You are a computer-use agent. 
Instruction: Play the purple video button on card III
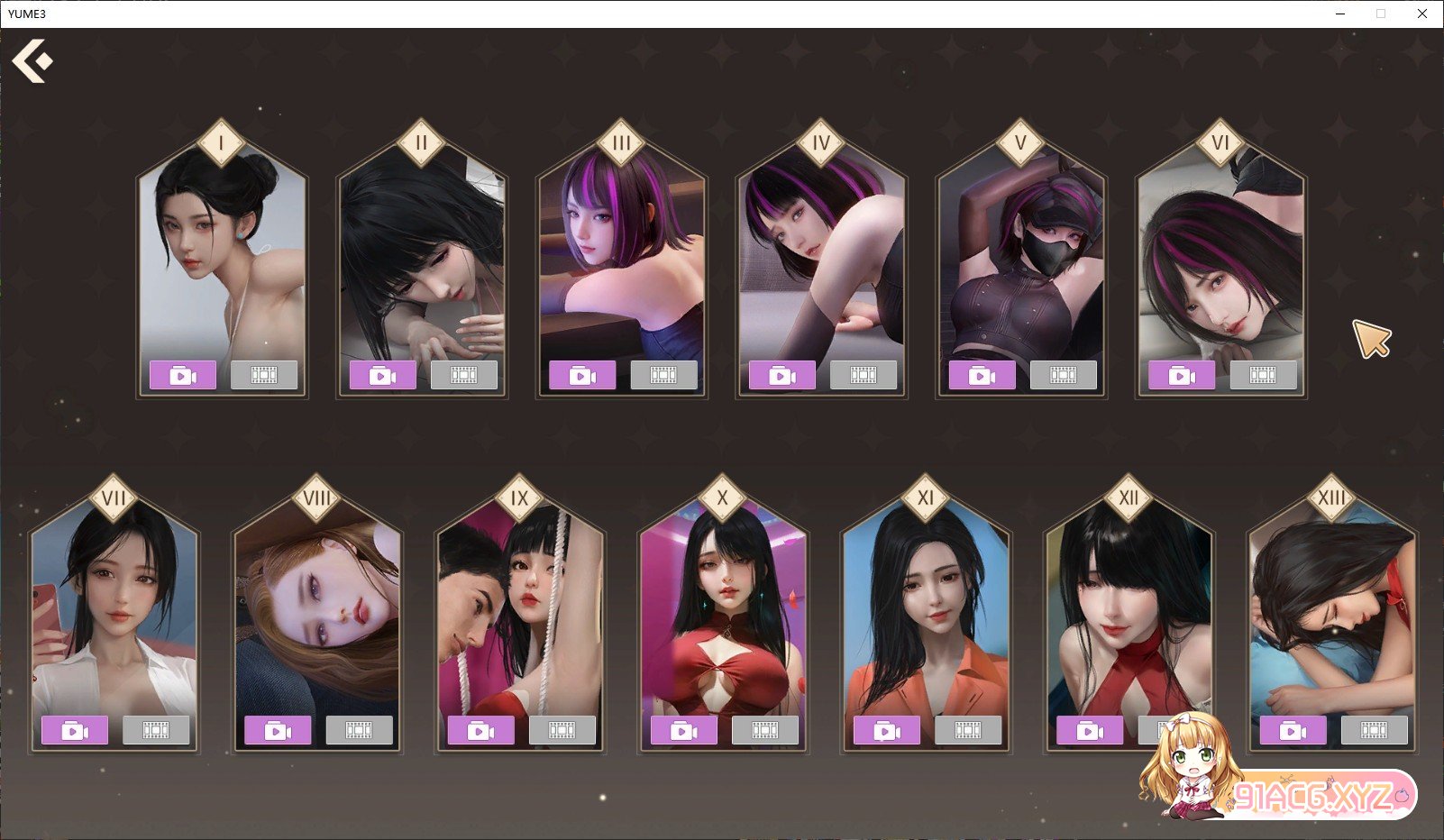coord(582,375)
